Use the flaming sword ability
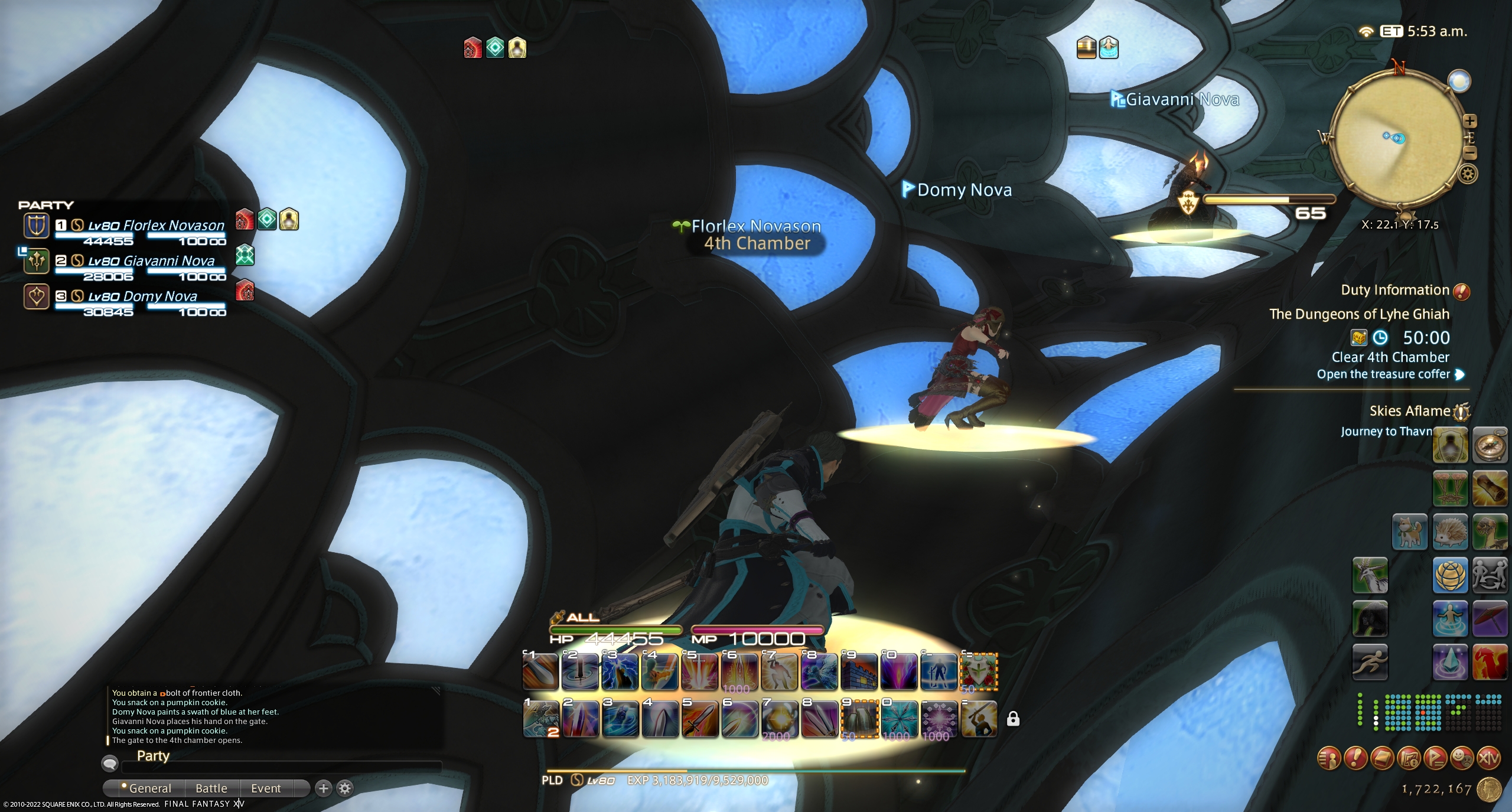1512x812 pixels. point(699,719)
